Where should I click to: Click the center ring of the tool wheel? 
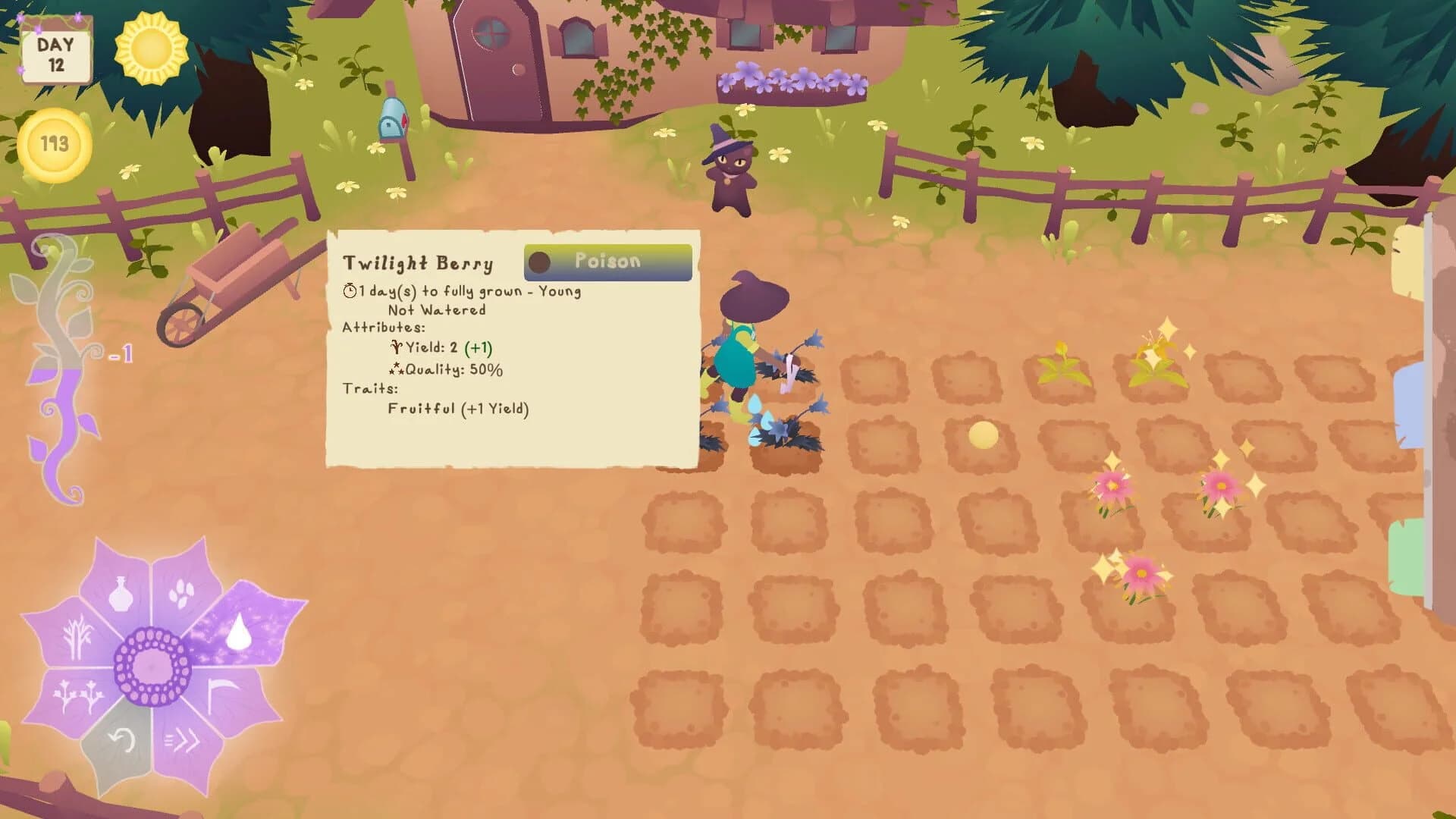(149, 666)
